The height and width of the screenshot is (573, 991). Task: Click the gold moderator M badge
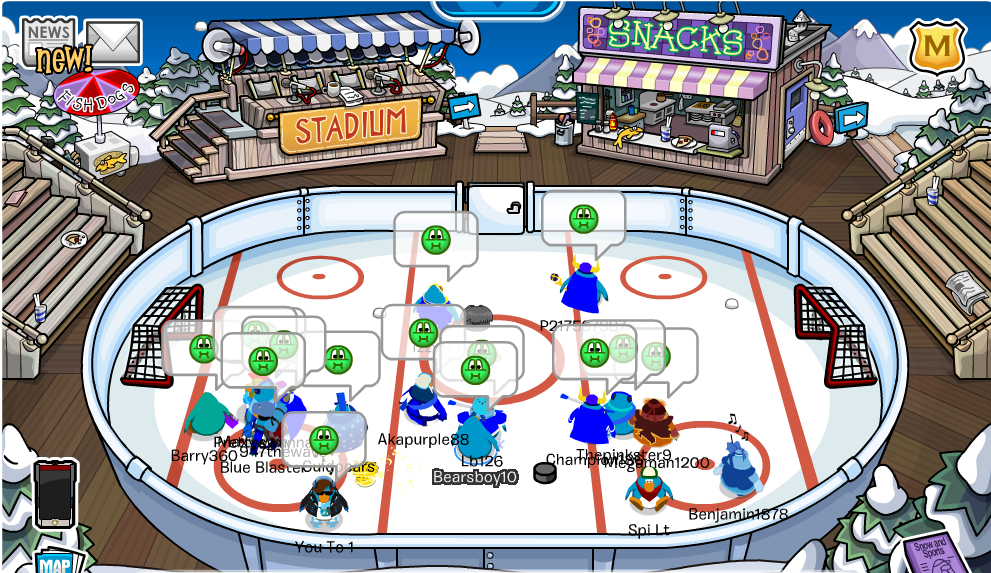click(937, 46)
